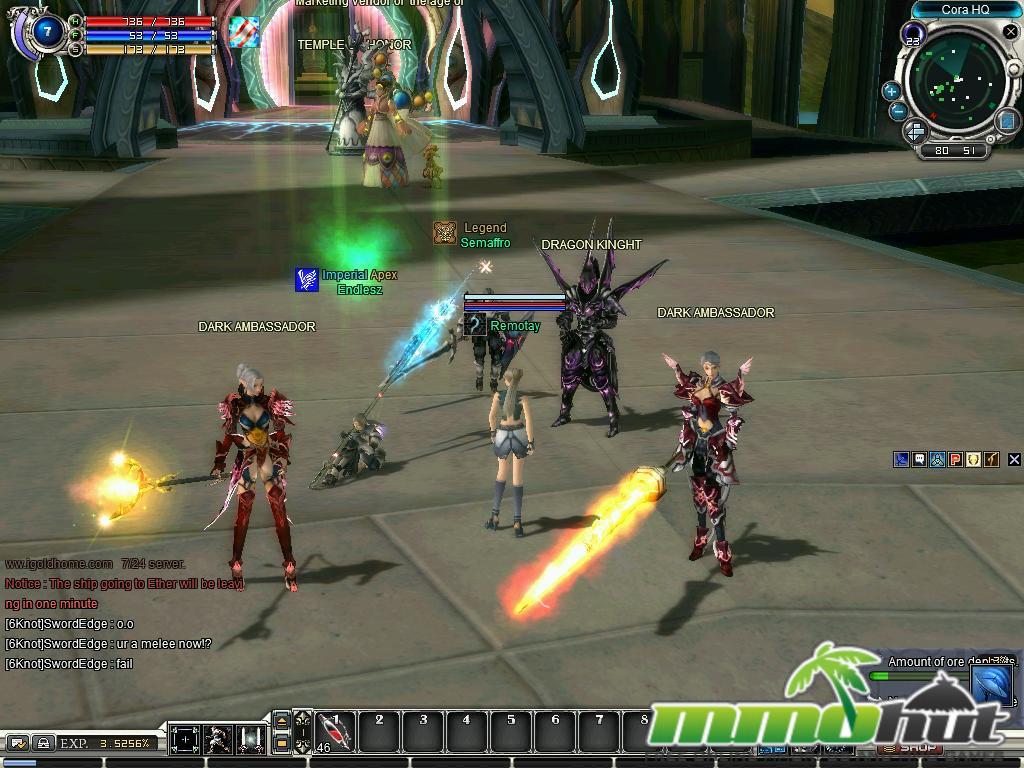Zoom out the radar minimap
Screen dimensions: 1024x768
(898, 112)
